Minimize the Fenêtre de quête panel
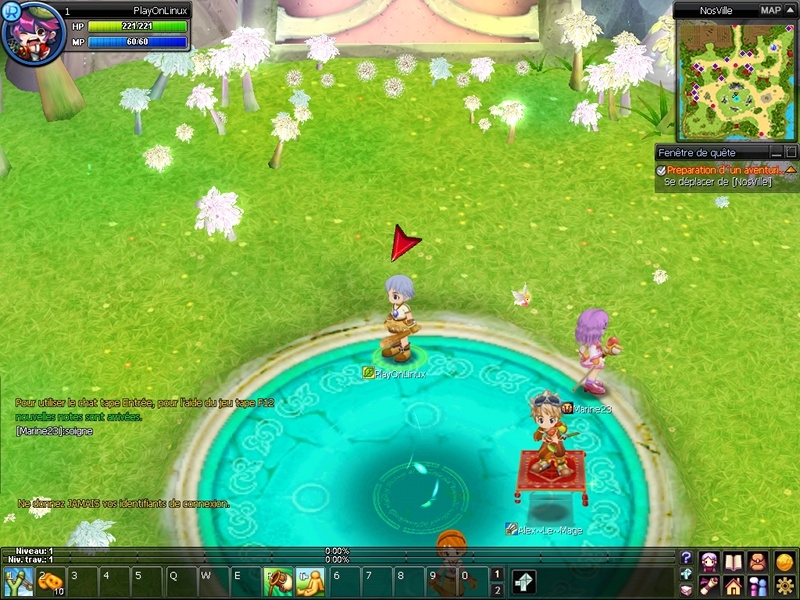 click(776, 152)
